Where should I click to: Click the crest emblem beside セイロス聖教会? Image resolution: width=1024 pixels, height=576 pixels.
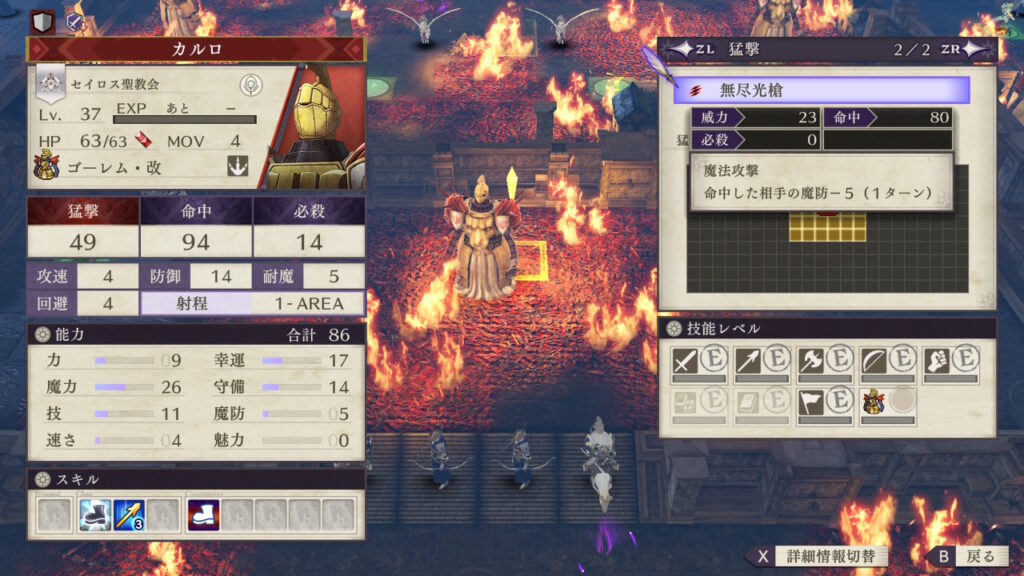click(251, 84)
